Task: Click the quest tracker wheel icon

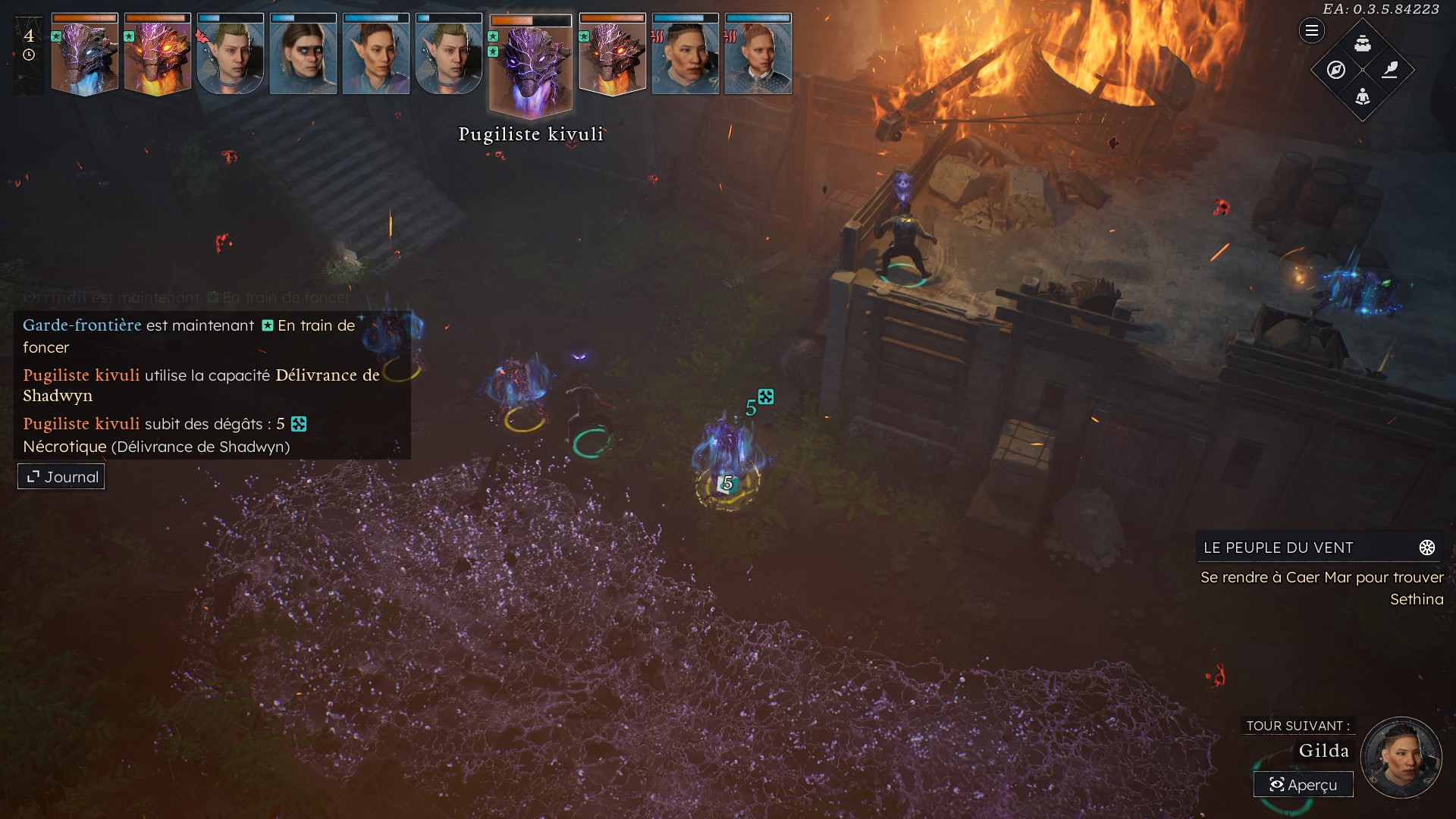Action: (x=1426, y=548)
